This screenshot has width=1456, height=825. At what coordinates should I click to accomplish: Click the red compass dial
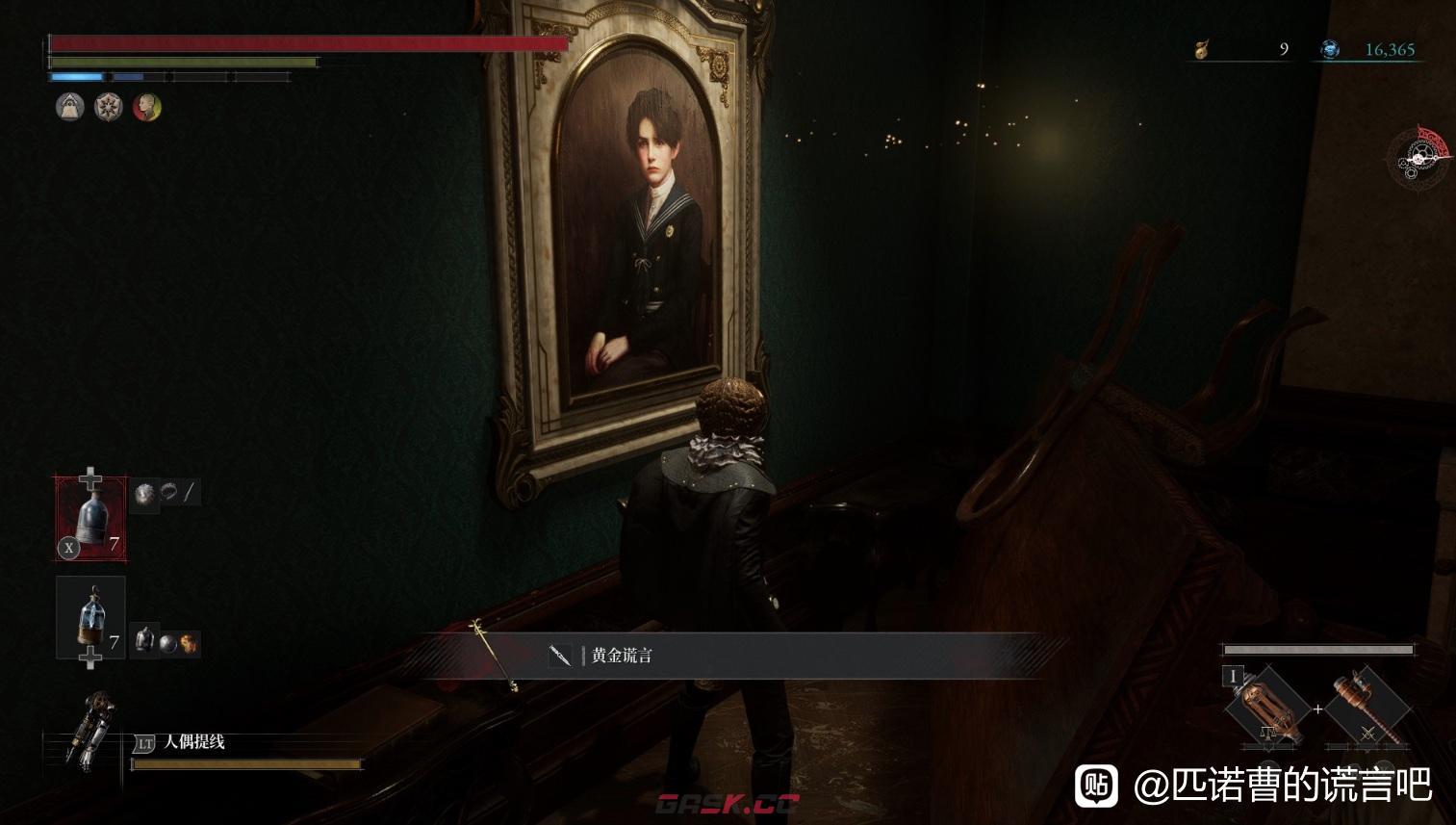pyautogui.click(x=1421, y=155)
